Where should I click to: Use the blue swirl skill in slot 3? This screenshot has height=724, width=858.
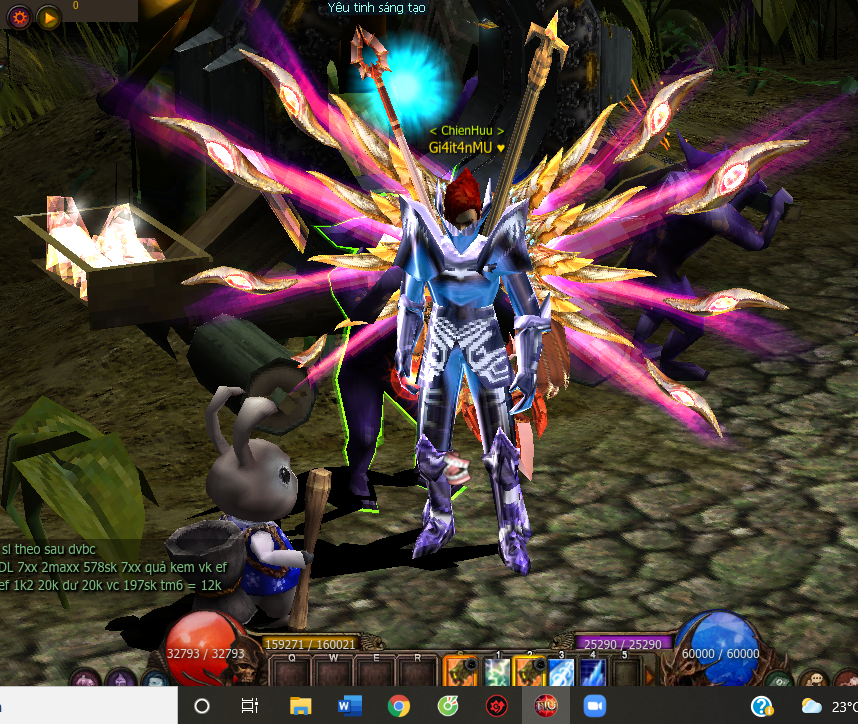pyautogui.click(x=561, y=672)
